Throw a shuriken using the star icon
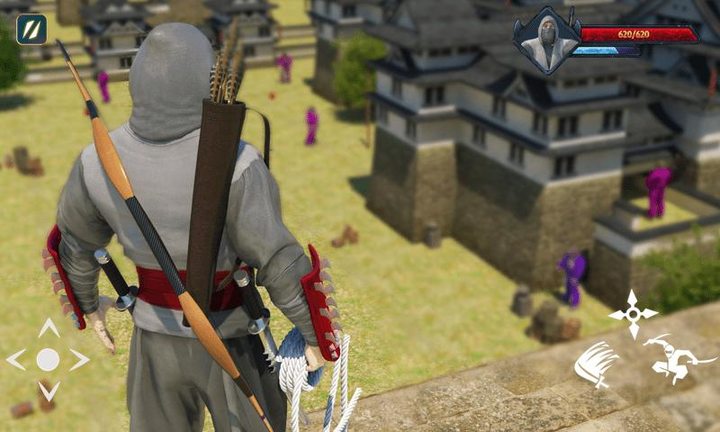This screenshot has width=720, height=432. click(633, 313)
